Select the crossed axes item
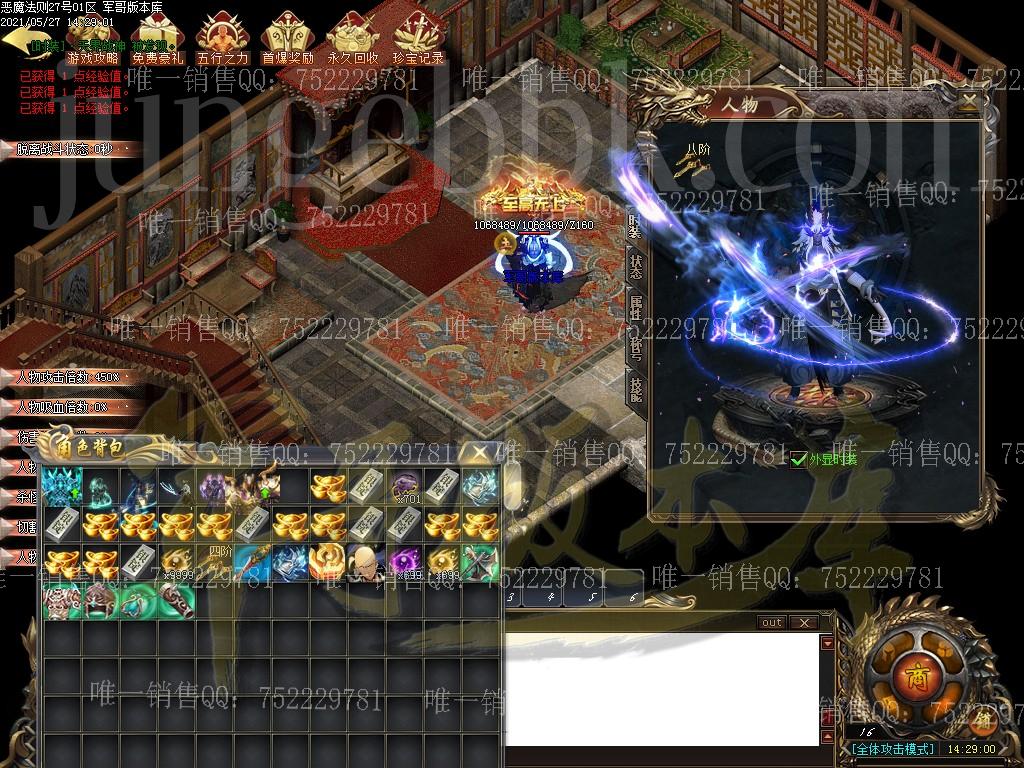Screen dimensions: 1024x768 point(478,562)
